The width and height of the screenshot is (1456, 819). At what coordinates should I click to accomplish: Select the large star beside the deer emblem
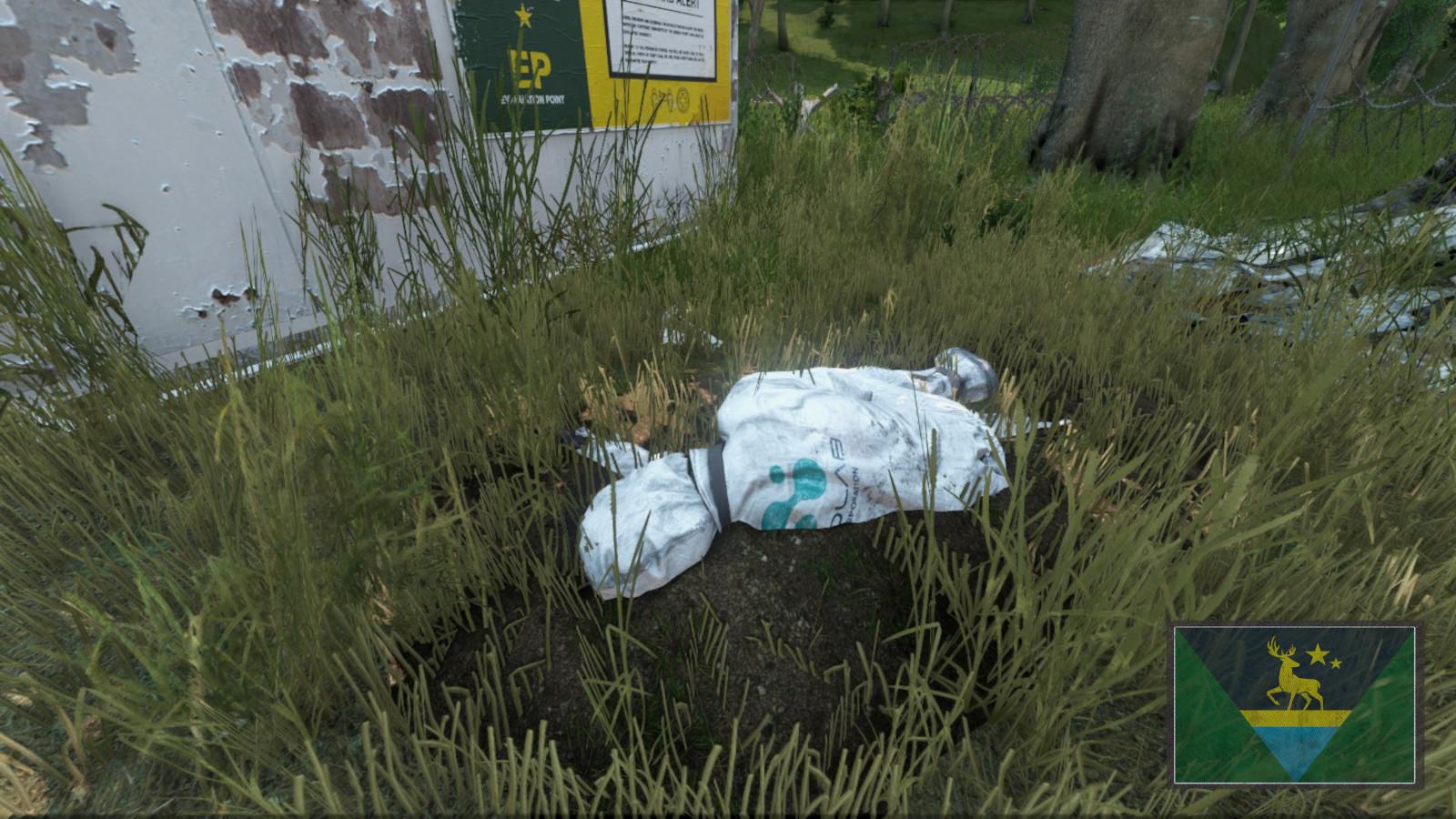point(1318,653)
